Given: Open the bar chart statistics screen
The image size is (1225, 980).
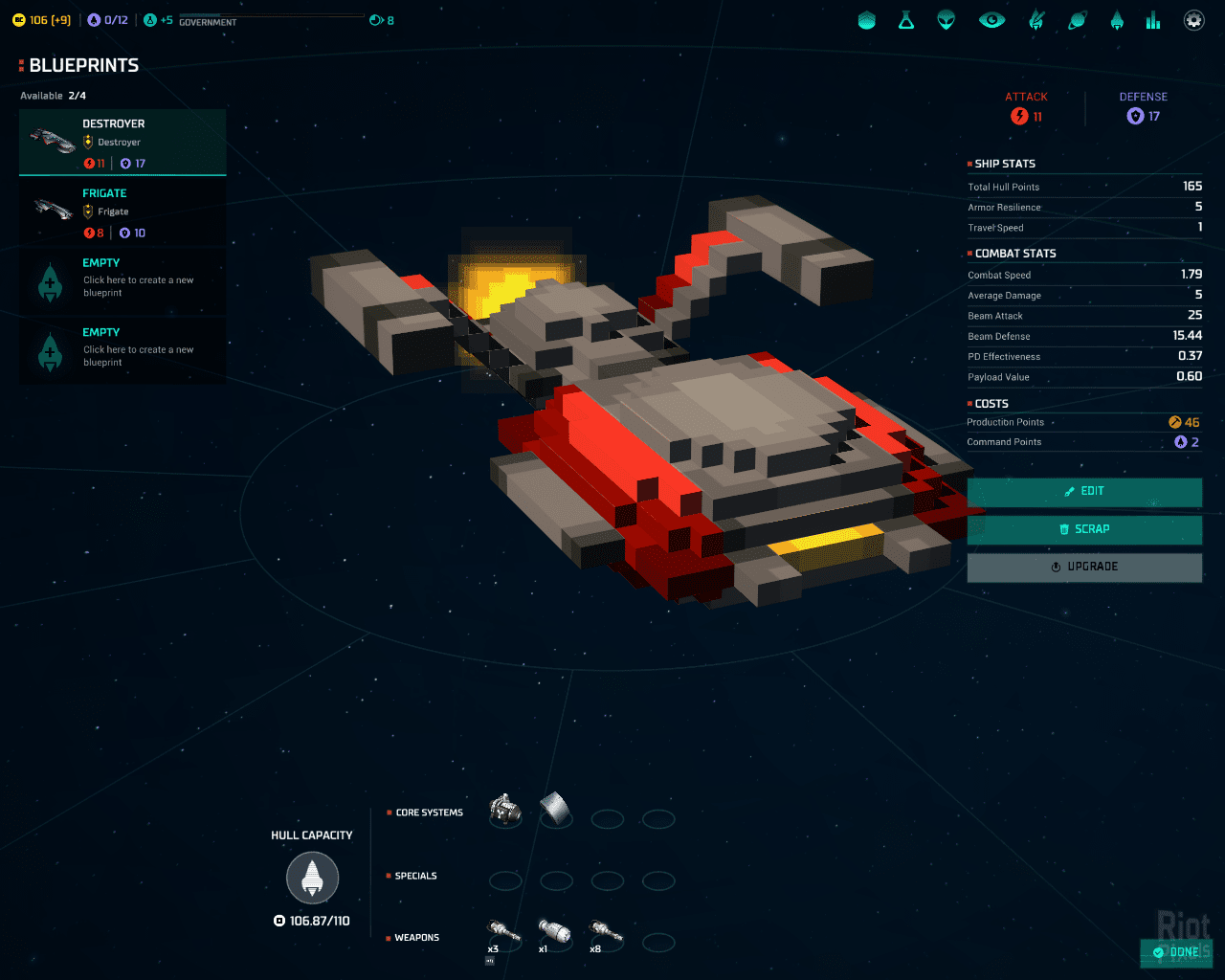Looking at the screenshot, I should click(1153, 20).
